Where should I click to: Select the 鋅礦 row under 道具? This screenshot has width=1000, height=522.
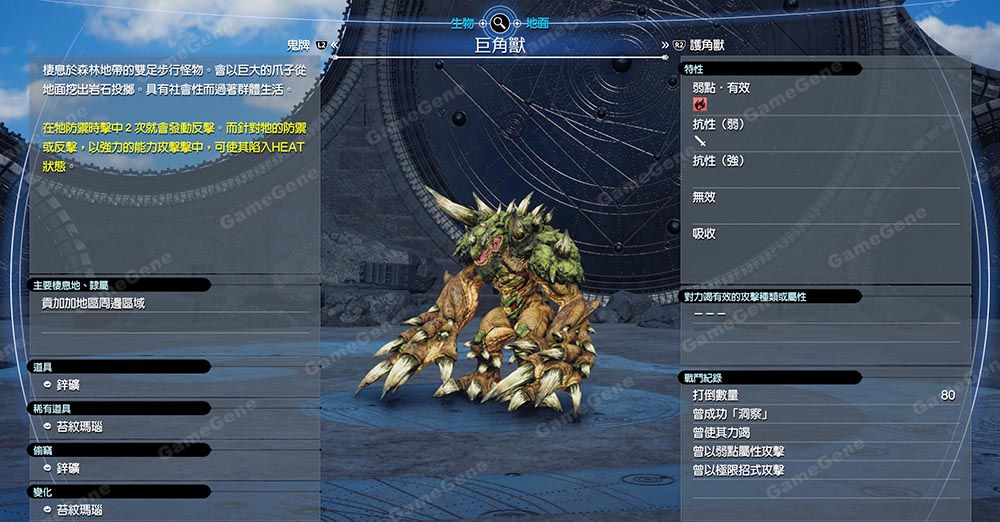[x=69, y=385]
